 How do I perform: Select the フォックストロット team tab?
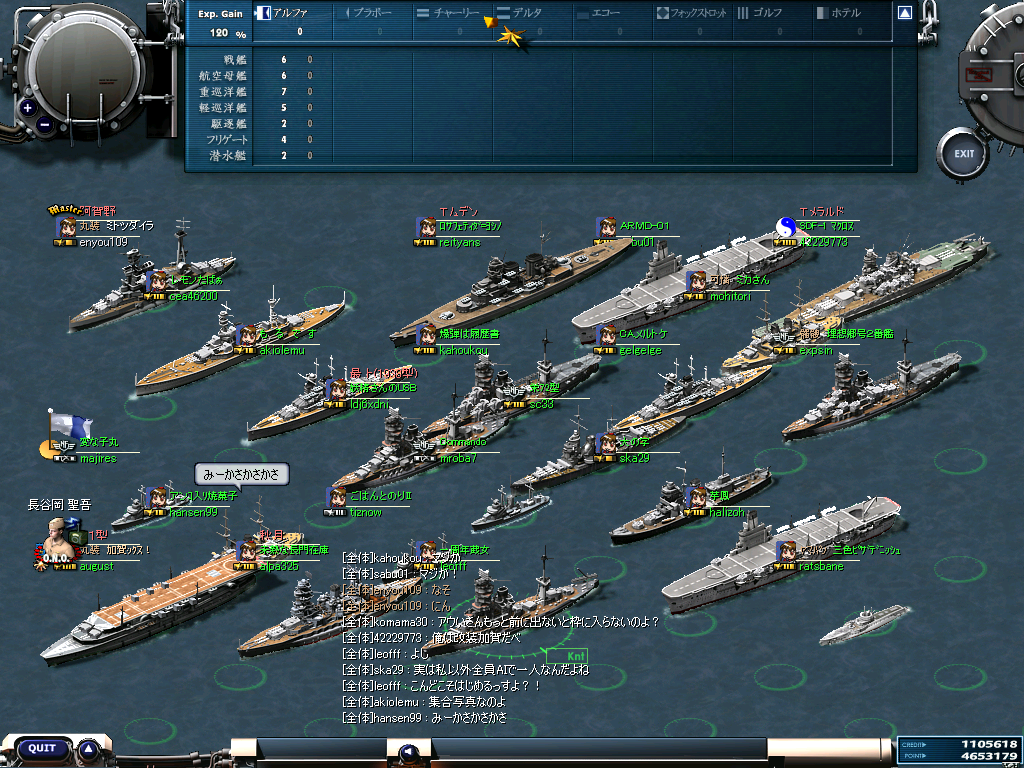point(692,13)
